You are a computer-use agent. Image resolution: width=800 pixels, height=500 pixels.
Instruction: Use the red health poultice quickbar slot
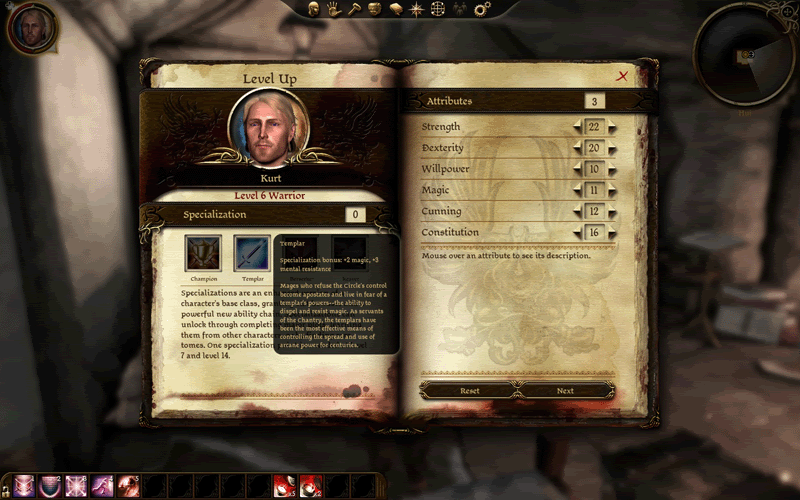(284, 487)
